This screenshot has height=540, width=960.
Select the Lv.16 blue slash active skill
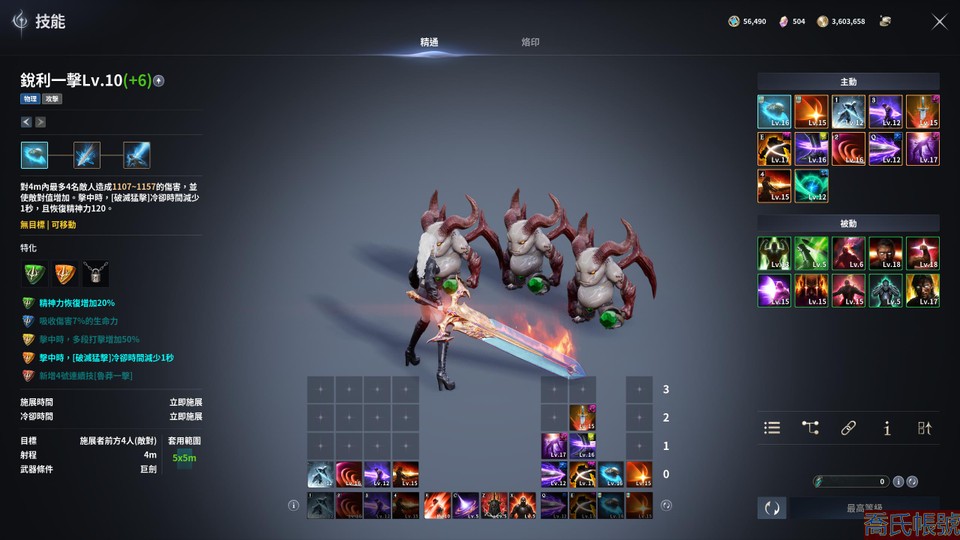pyautogui.click(x=774, y=111)
